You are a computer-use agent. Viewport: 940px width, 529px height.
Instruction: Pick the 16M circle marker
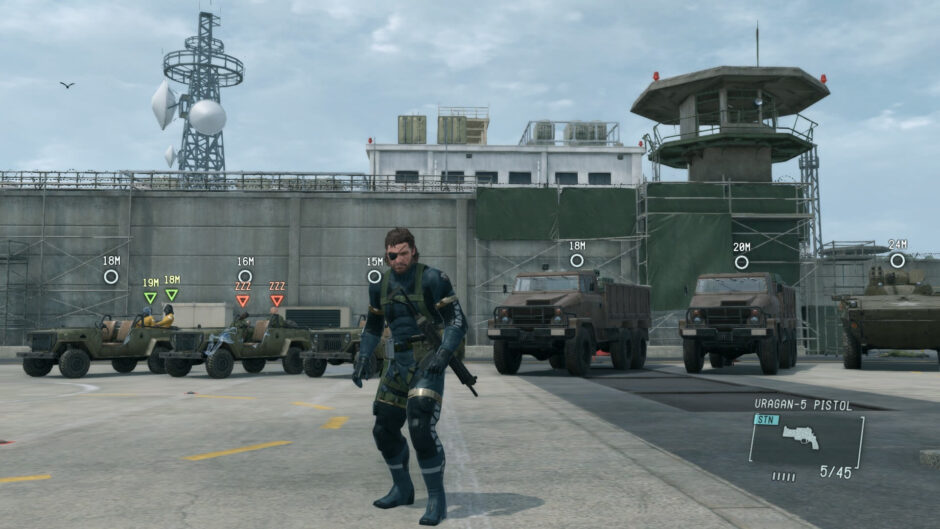click(245, 276)
